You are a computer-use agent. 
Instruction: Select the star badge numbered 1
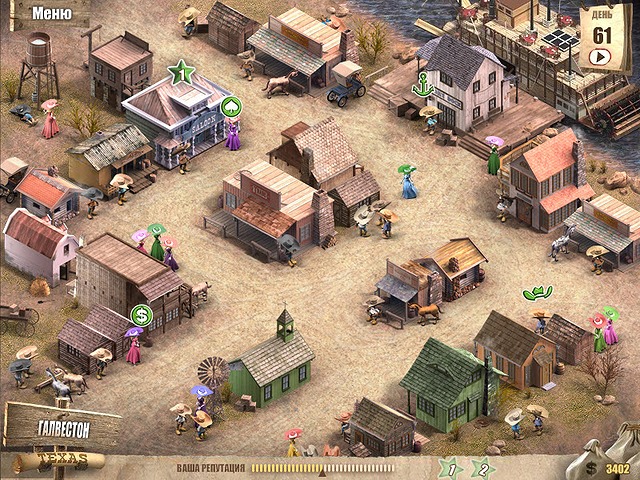(x=452, y=466)
